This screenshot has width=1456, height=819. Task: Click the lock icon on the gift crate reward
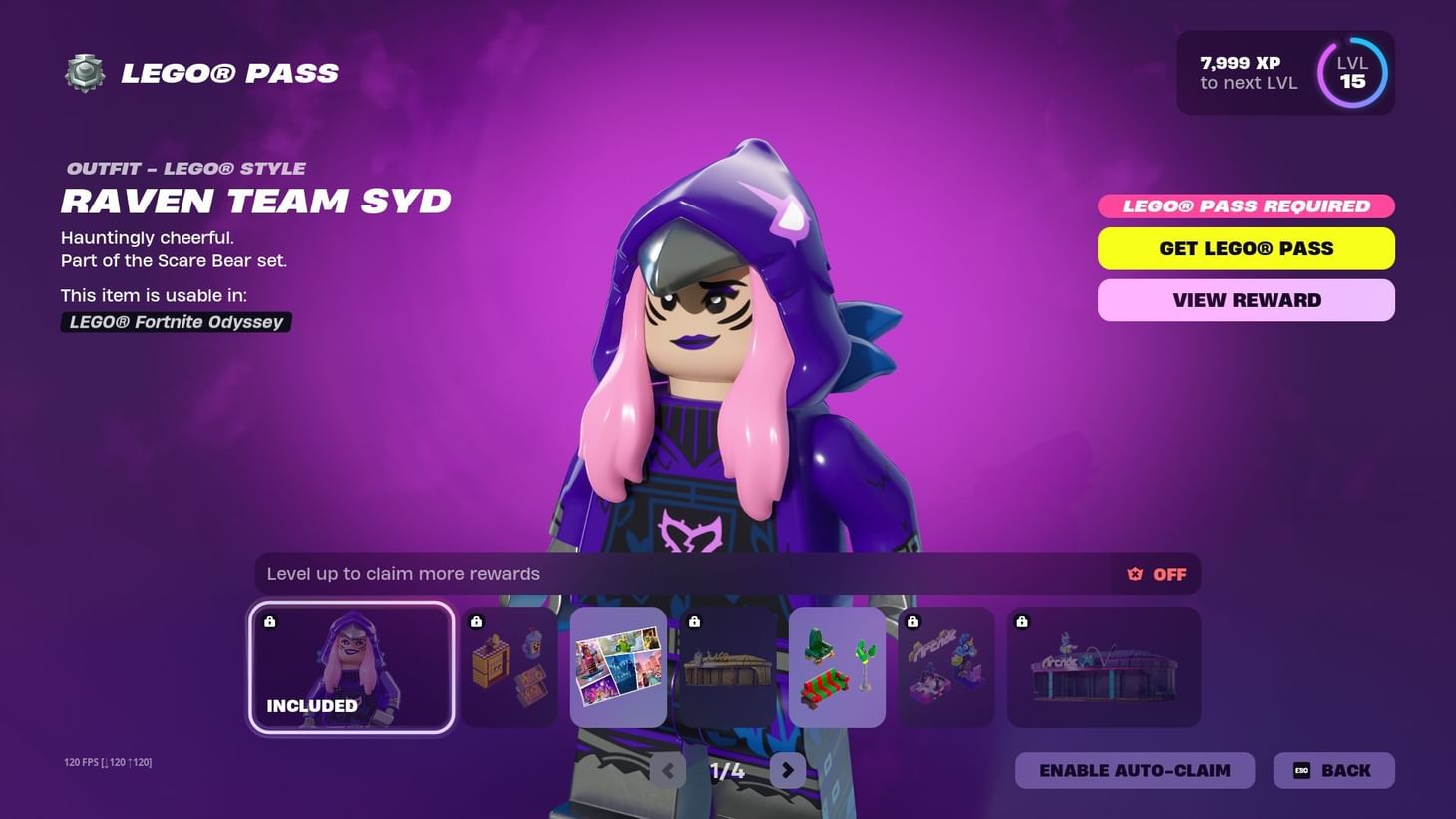pyautogui.click(x=475, y=621)
